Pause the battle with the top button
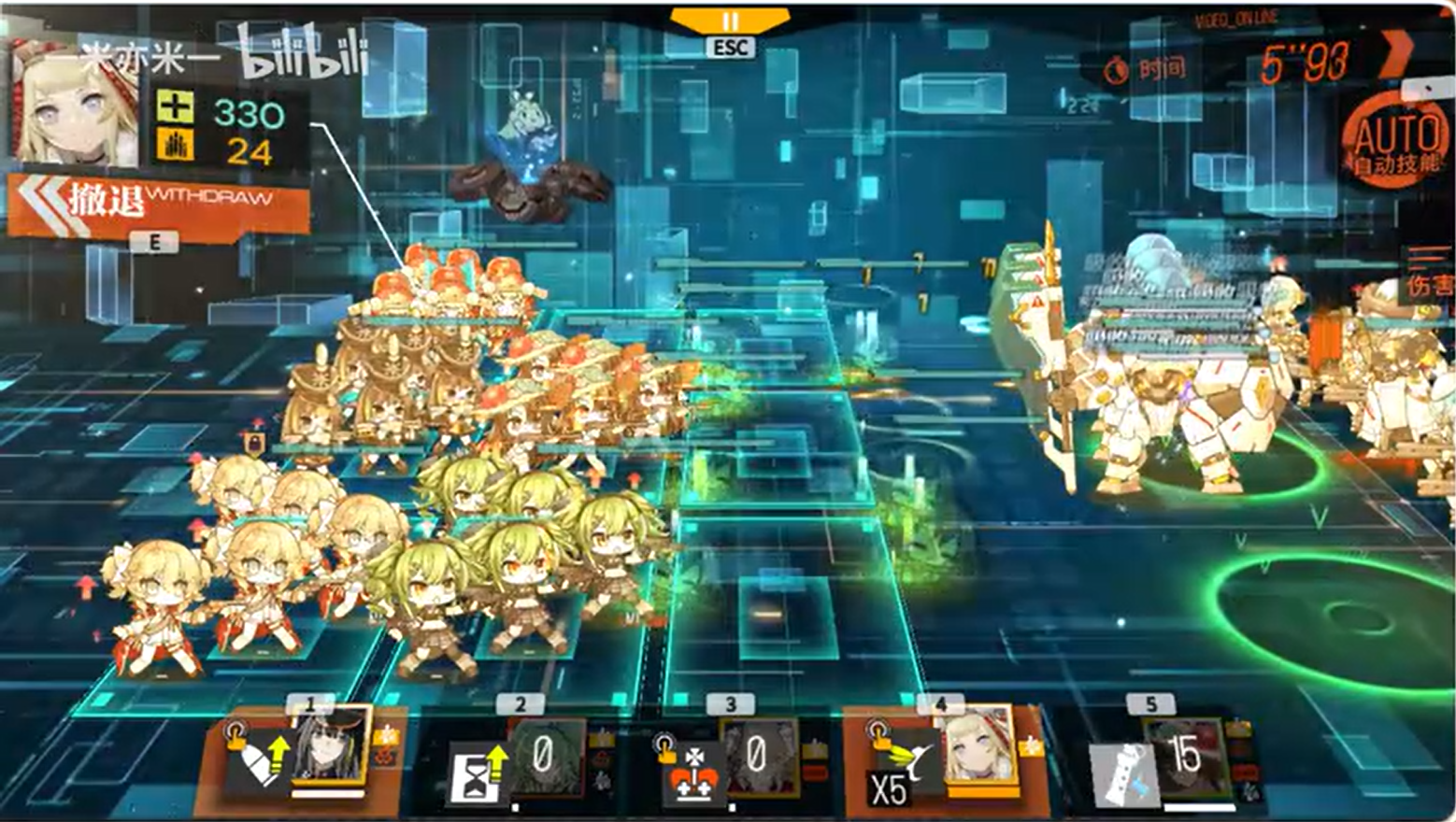The height and width of the screenshot is (822, 1456). 730,21
